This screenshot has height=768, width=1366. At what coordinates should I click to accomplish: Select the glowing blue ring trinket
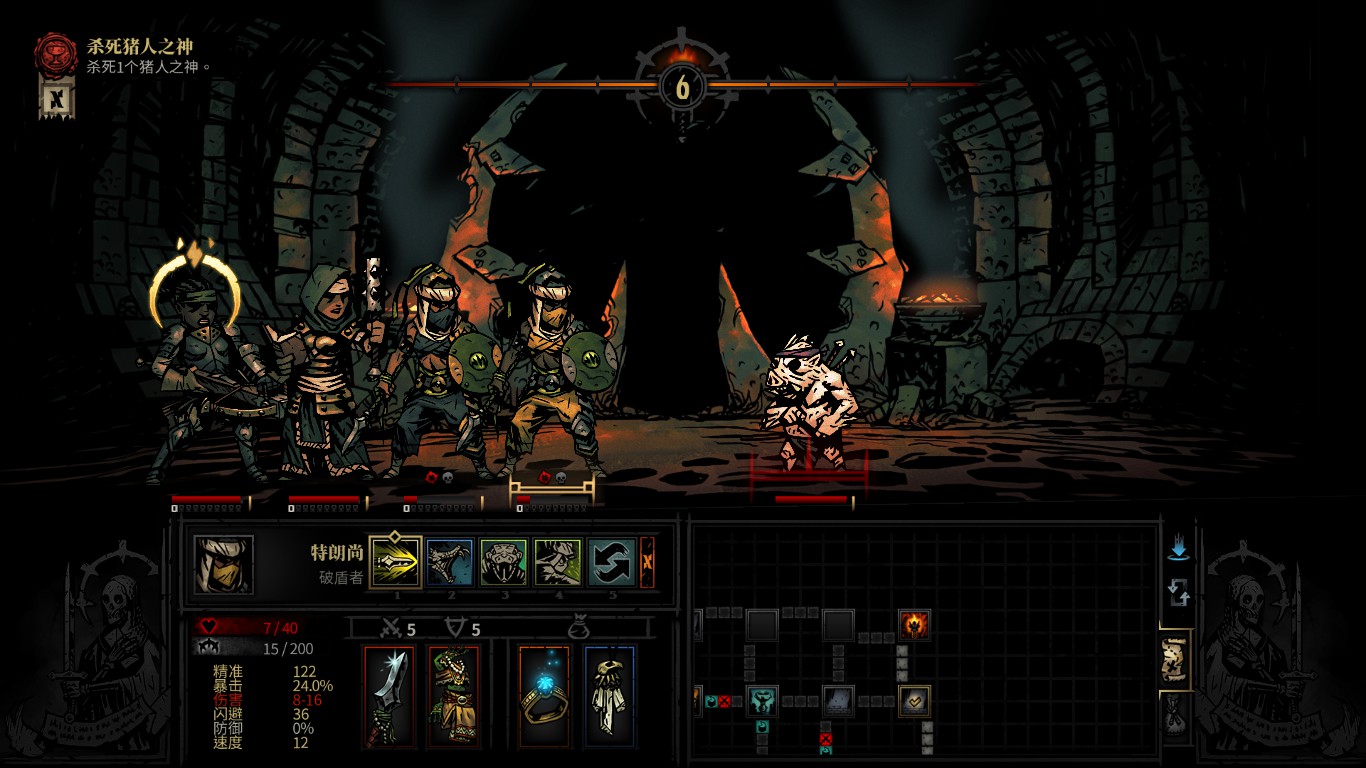point(545,696)
